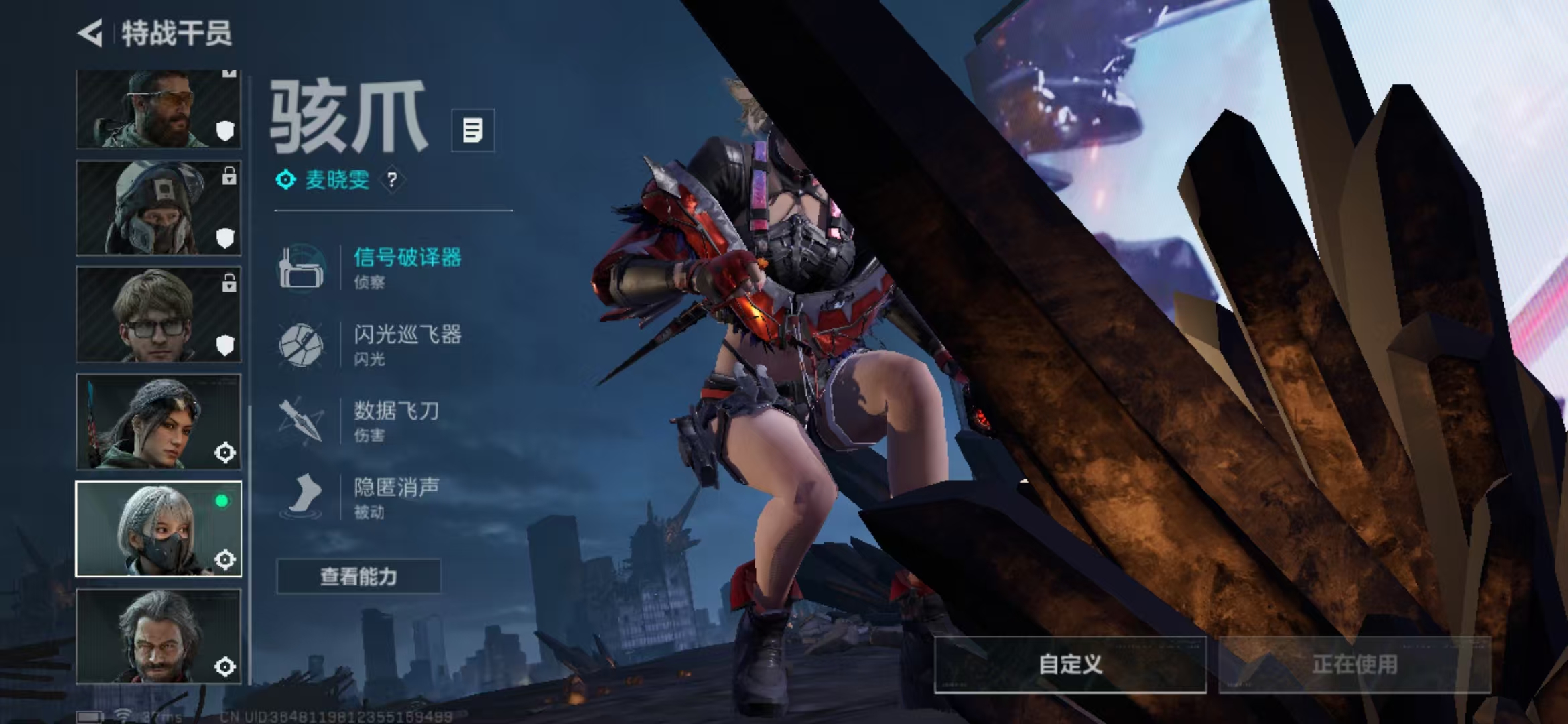
Task: Open the 自定义 customization screen
Action: [1070, 664]
